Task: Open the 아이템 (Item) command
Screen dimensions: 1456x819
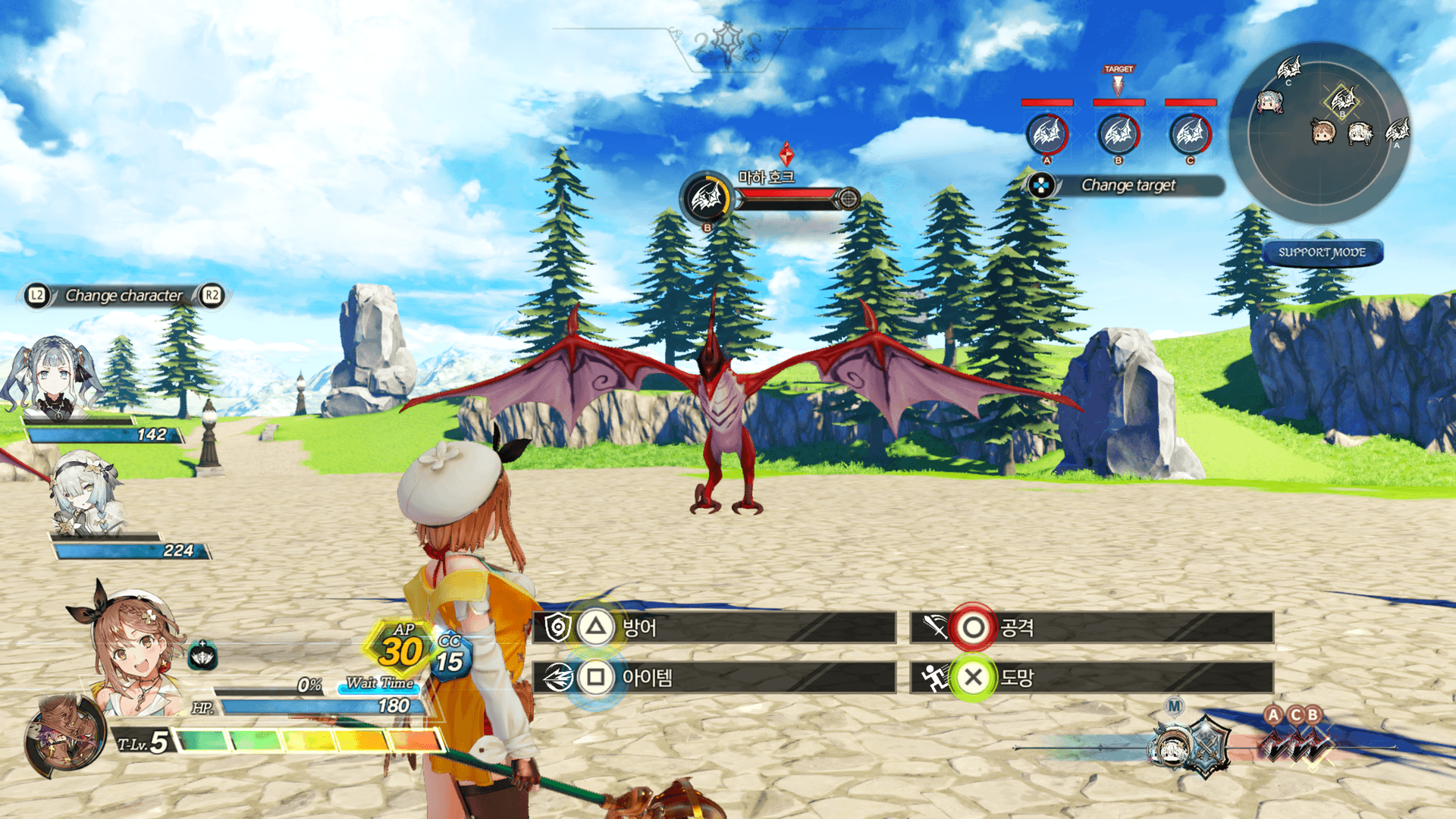Action: (713, 677)
